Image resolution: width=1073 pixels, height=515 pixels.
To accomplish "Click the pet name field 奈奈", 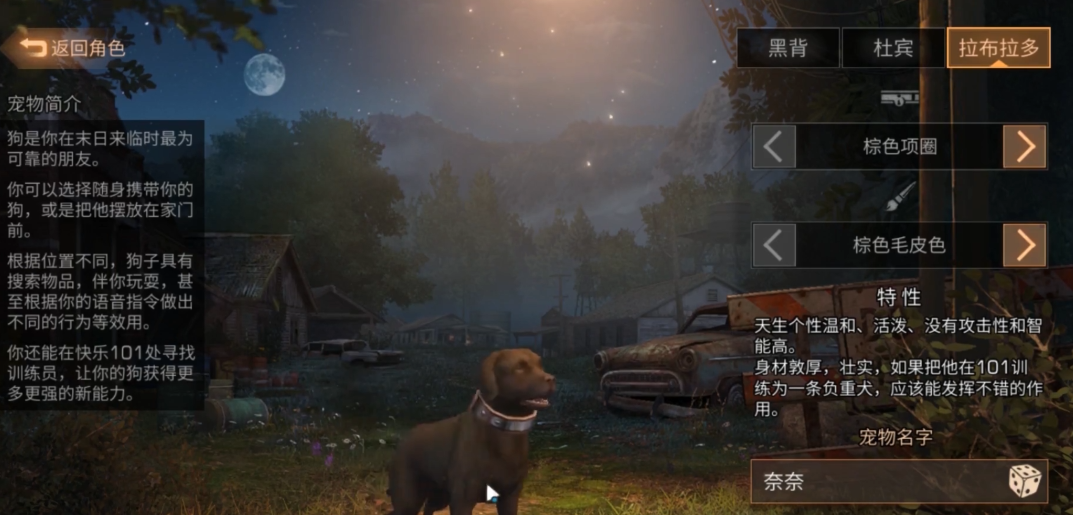I will pos(875,482).
